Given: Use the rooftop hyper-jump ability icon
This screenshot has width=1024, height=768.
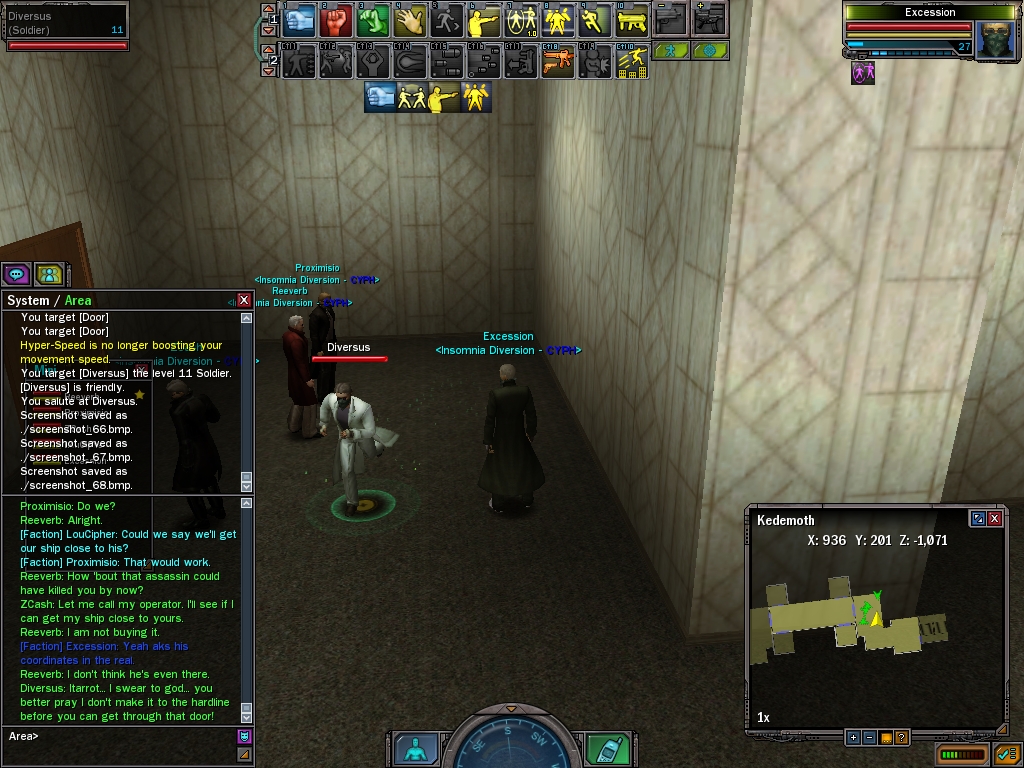Looking at the screenshot, I should [632, 61].
